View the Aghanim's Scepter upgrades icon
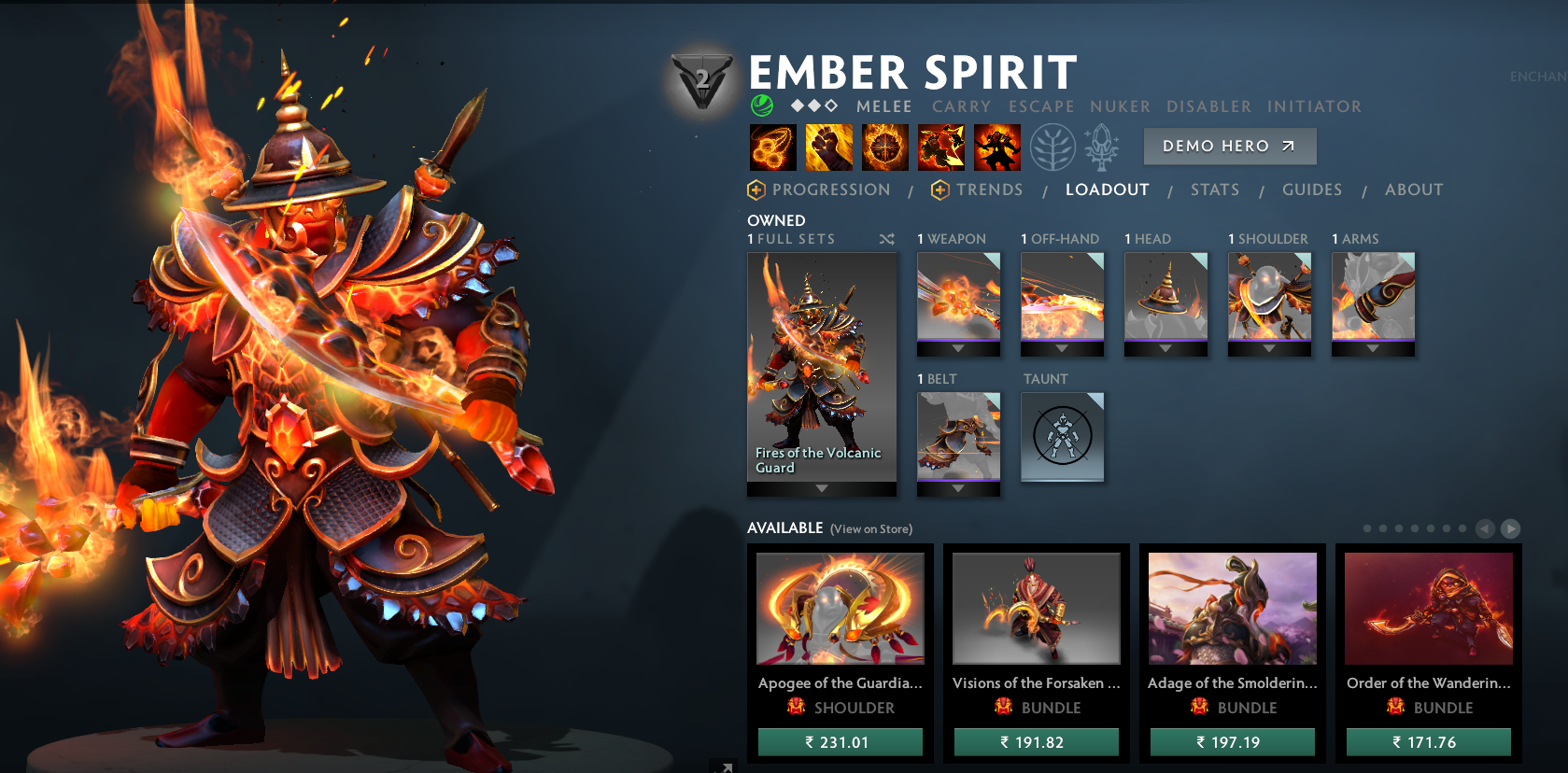Image resolution: width=1568 pixels, height=773 pixels. (1100, 145)
